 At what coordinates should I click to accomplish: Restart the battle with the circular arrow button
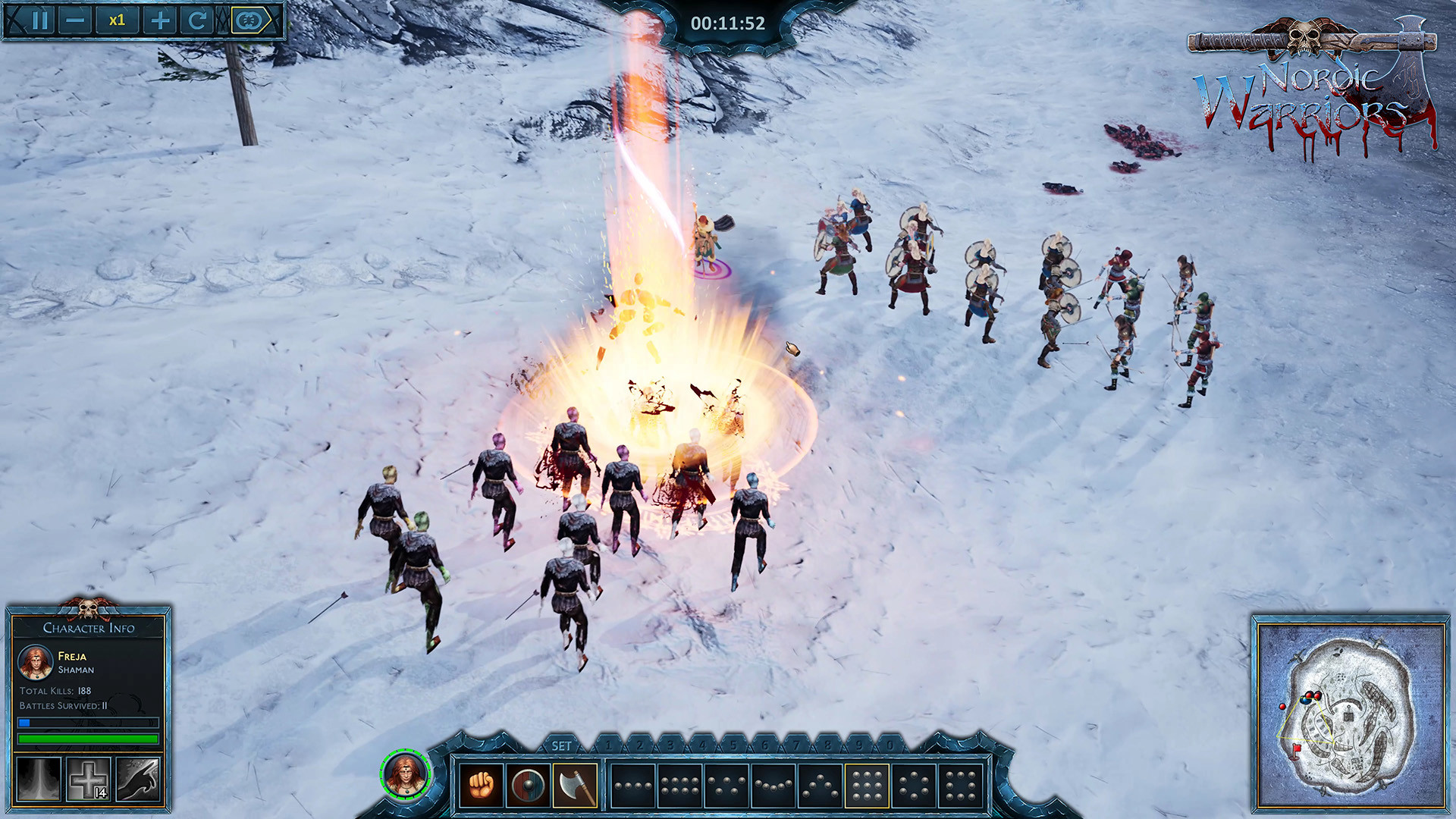[x=196, y=19]
